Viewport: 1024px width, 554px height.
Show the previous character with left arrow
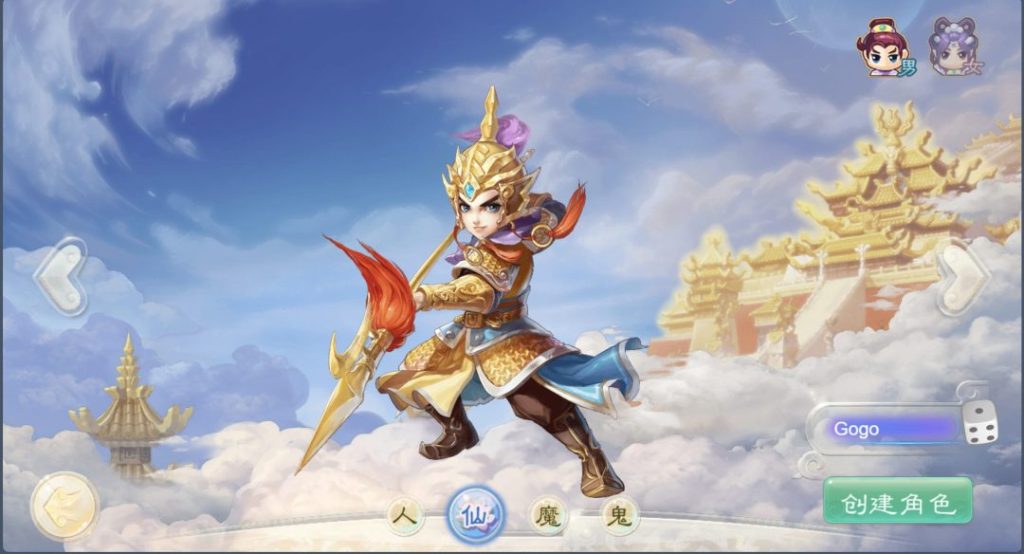click(60, 275)
